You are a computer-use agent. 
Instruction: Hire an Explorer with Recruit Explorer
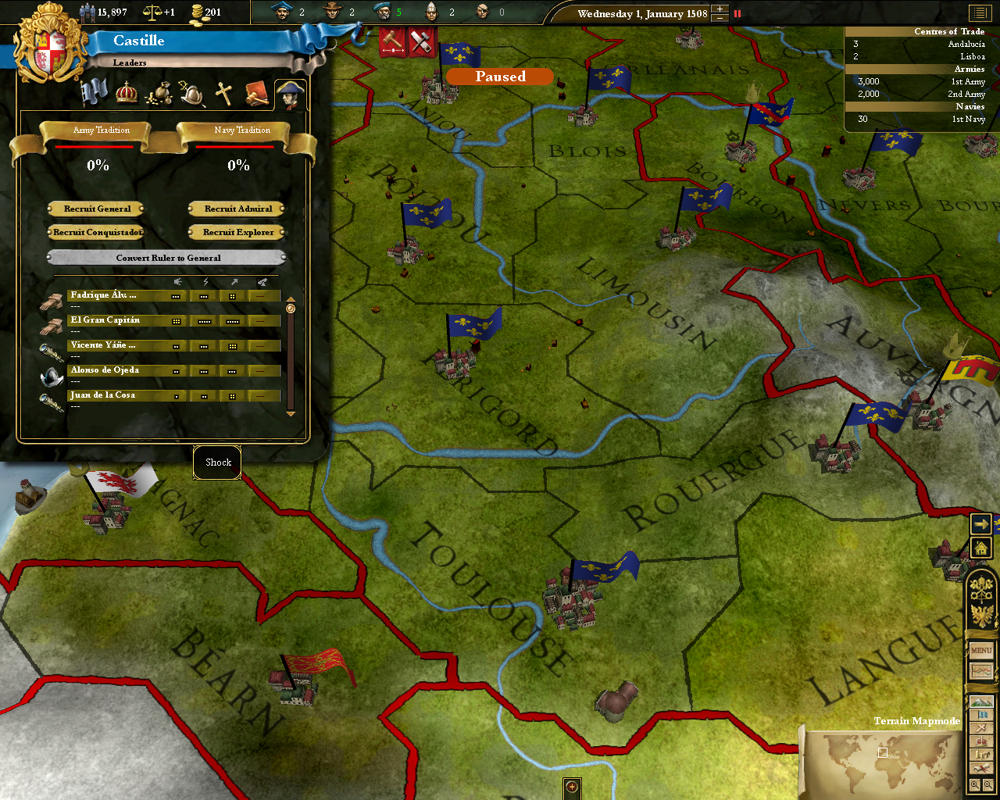(x=238, y=232)
